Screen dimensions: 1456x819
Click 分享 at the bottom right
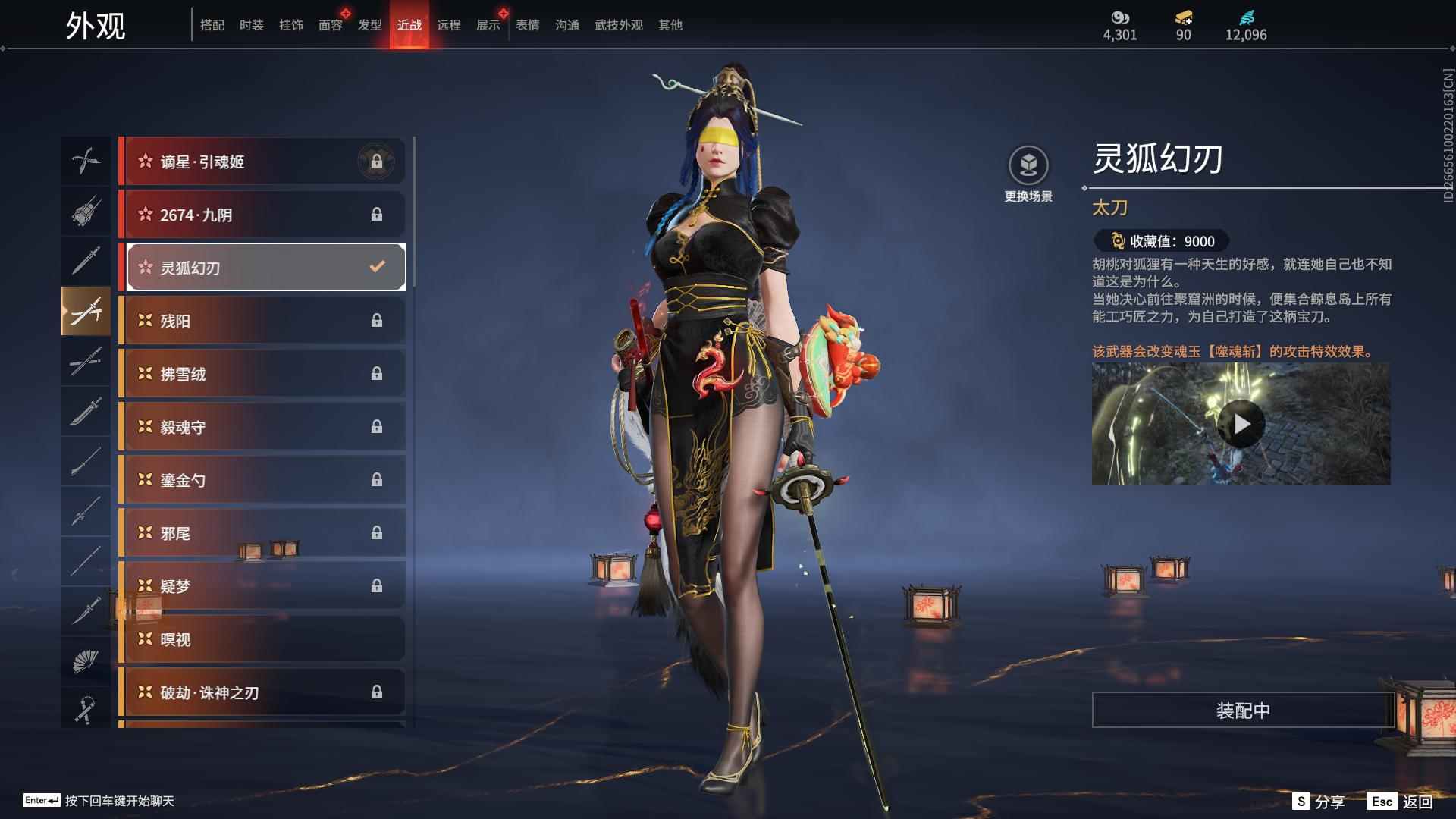coord(1332,800)
